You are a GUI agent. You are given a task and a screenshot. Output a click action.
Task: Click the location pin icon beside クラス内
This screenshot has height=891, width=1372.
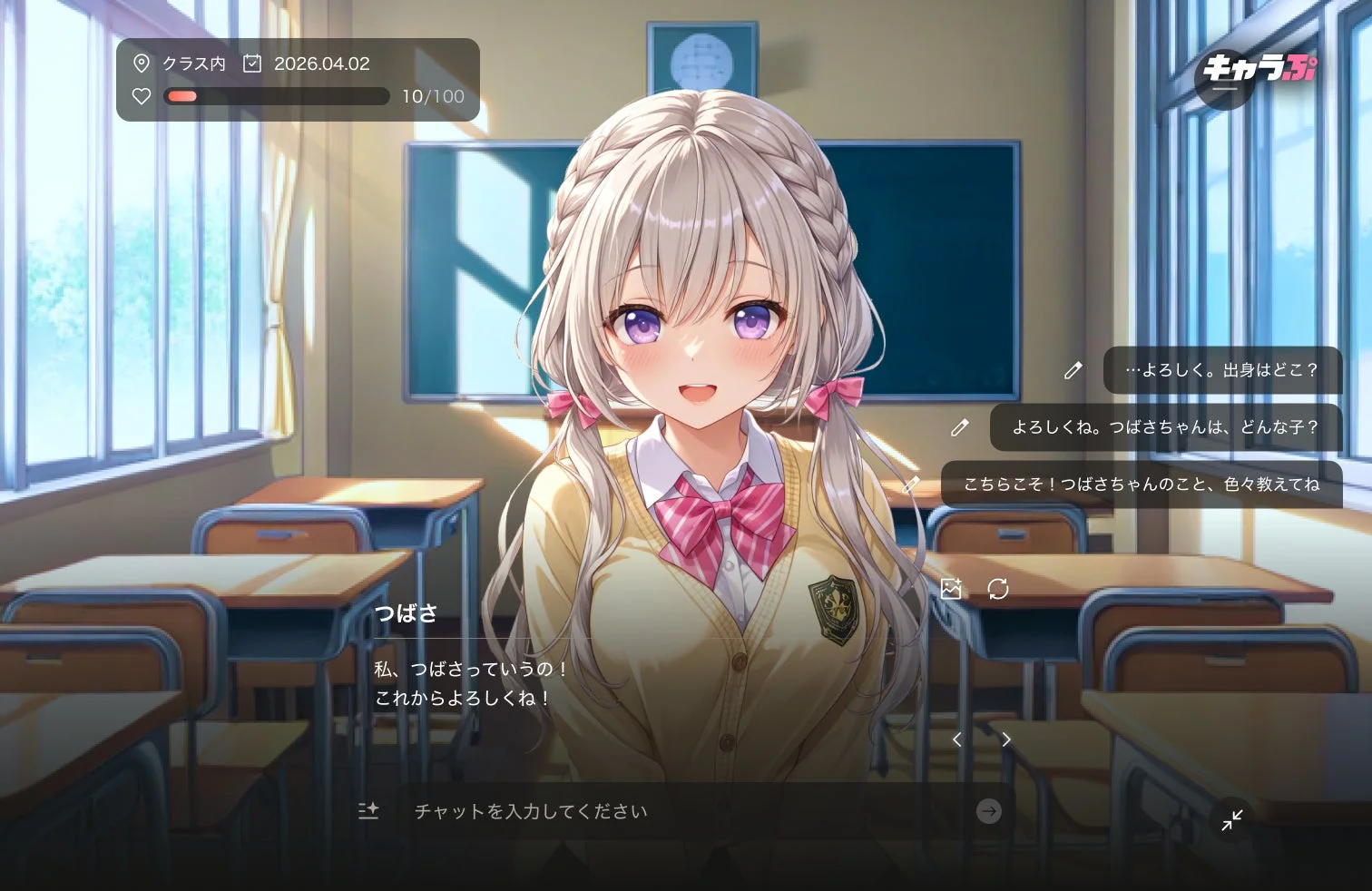tap(141, 64)
